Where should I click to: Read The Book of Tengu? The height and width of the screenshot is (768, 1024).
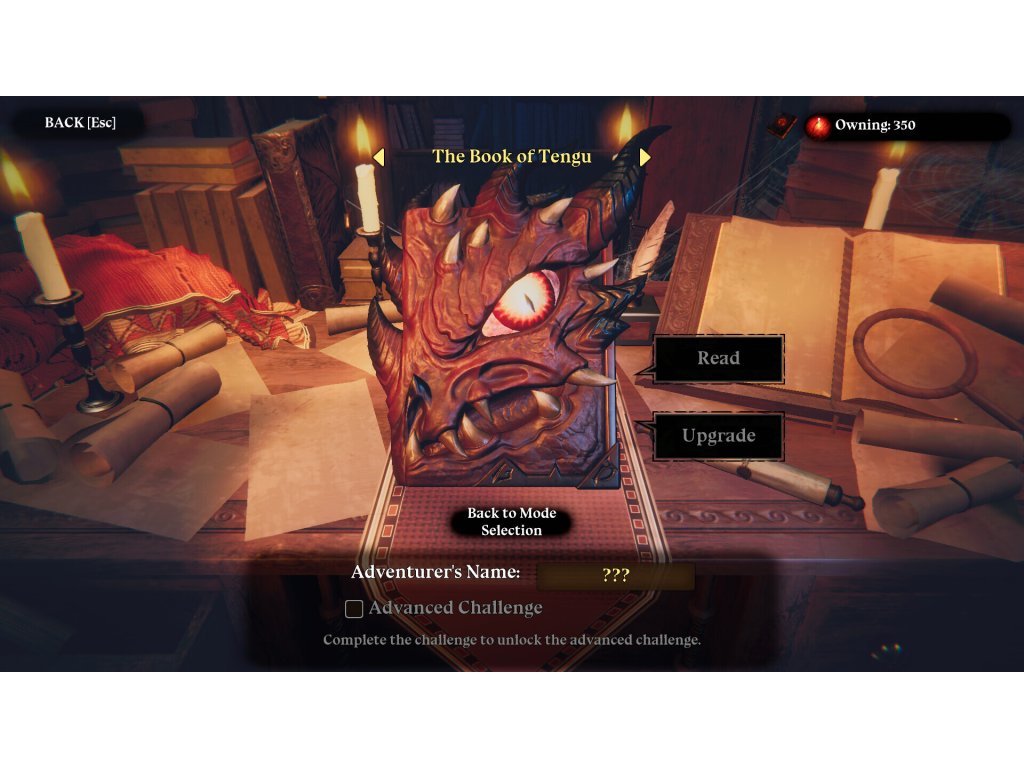[718, 358]
